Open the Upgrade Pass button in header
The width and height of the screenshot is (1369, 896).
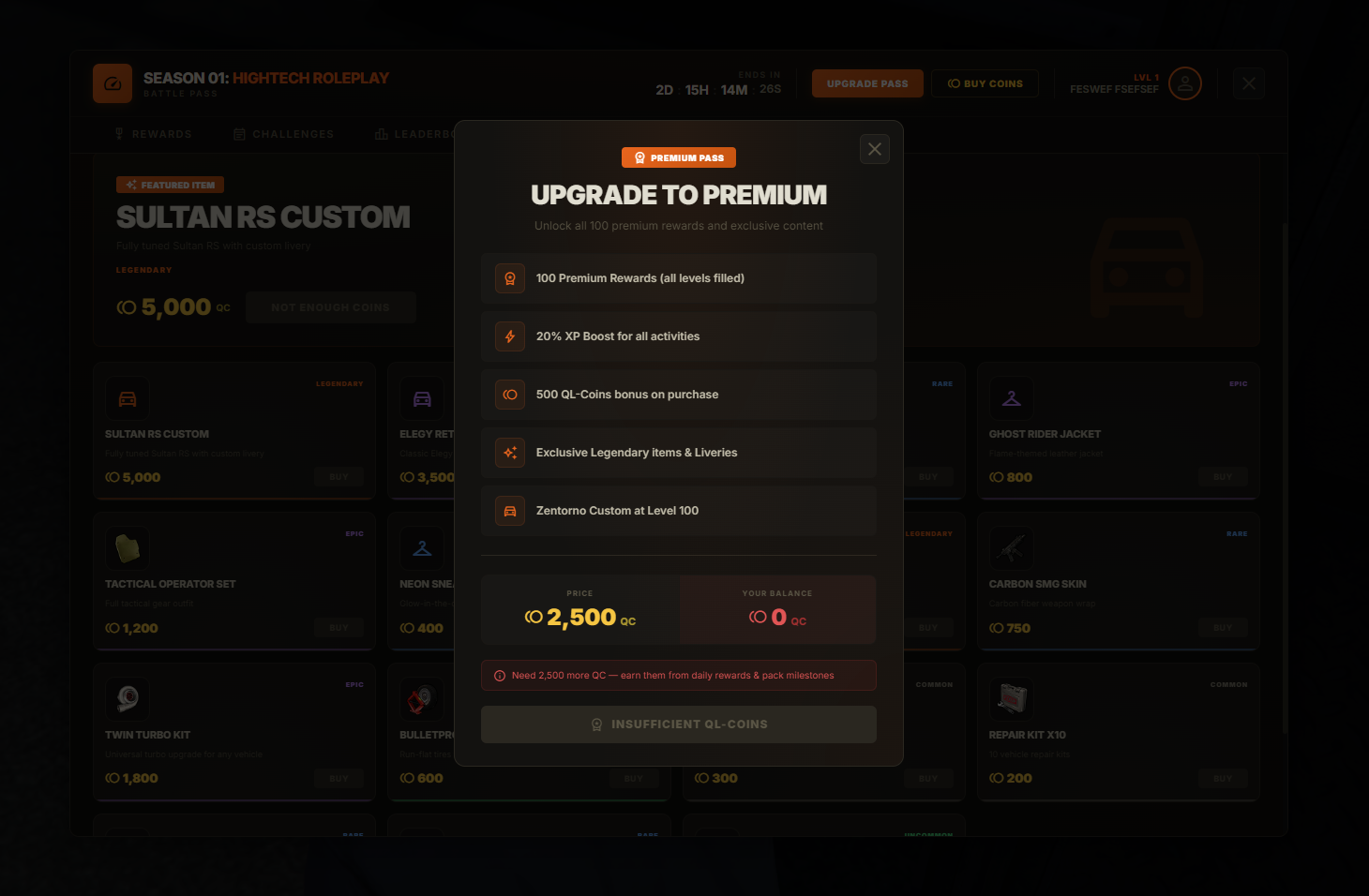(867, 83)
